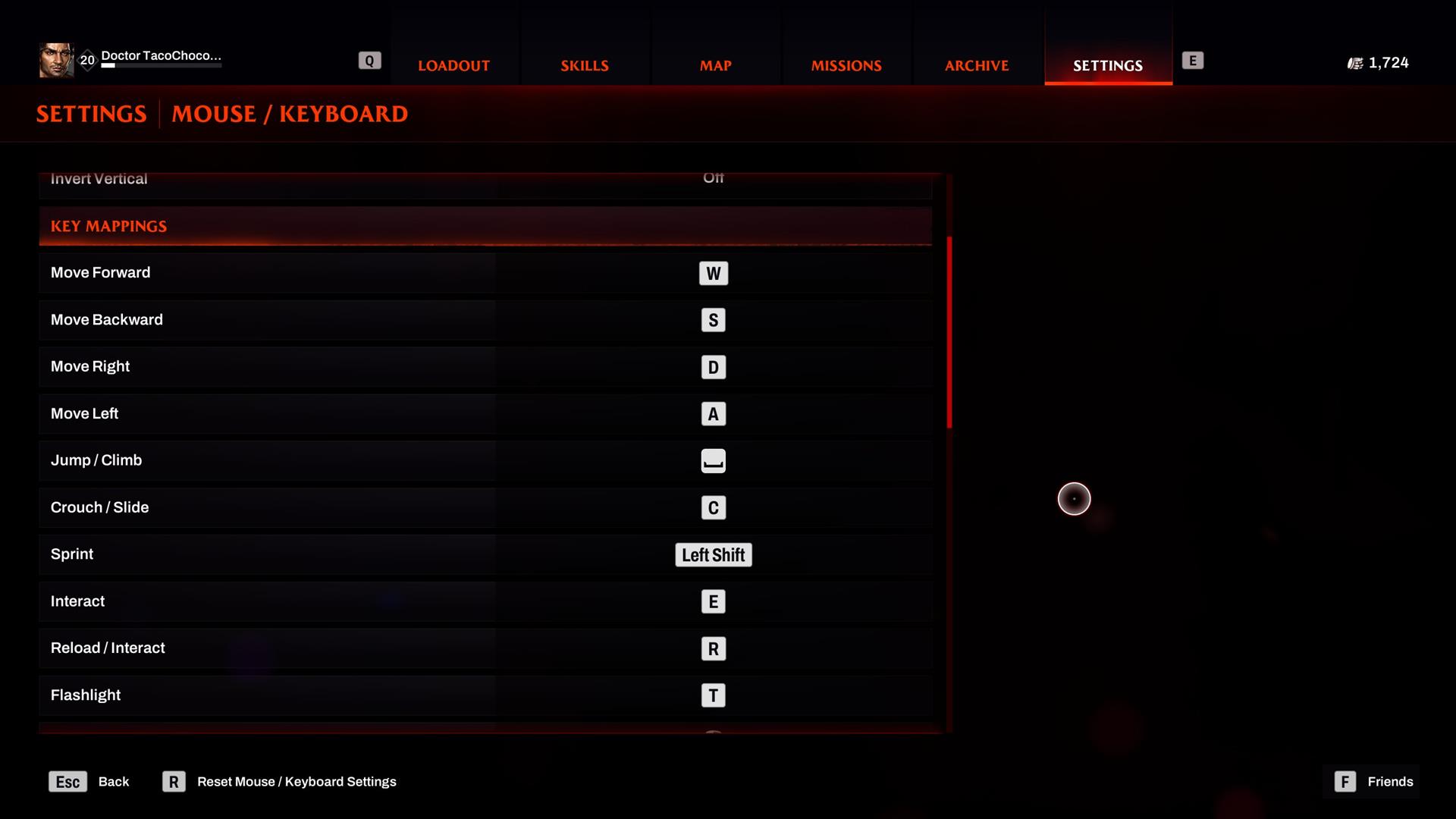Screen dimensions: 1456x819
Task: Switch to the Loadout tab
Action: (453, 65)
